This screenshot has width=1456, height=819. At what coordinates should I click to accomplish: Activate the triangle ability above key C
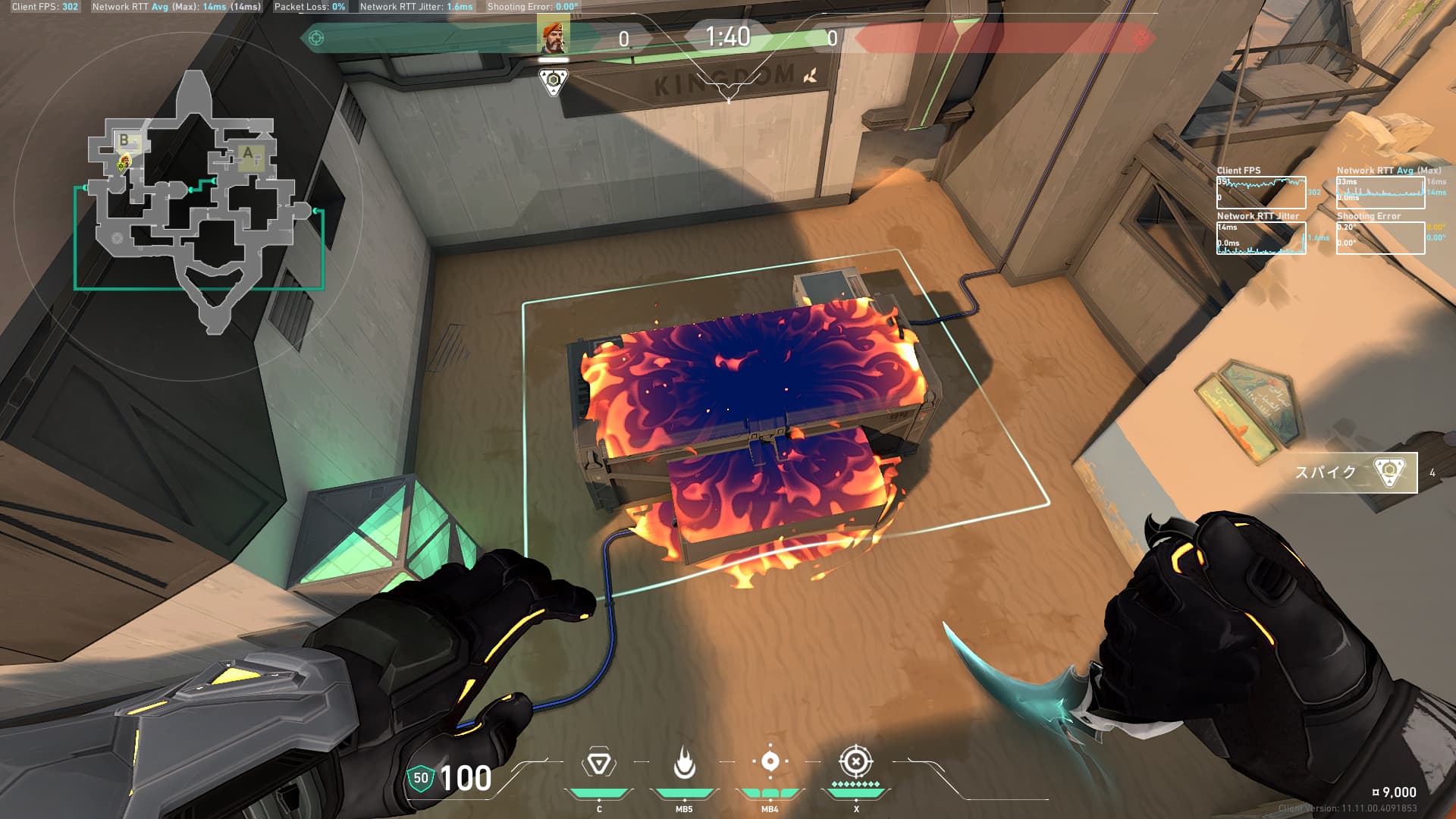coord(598,764)
